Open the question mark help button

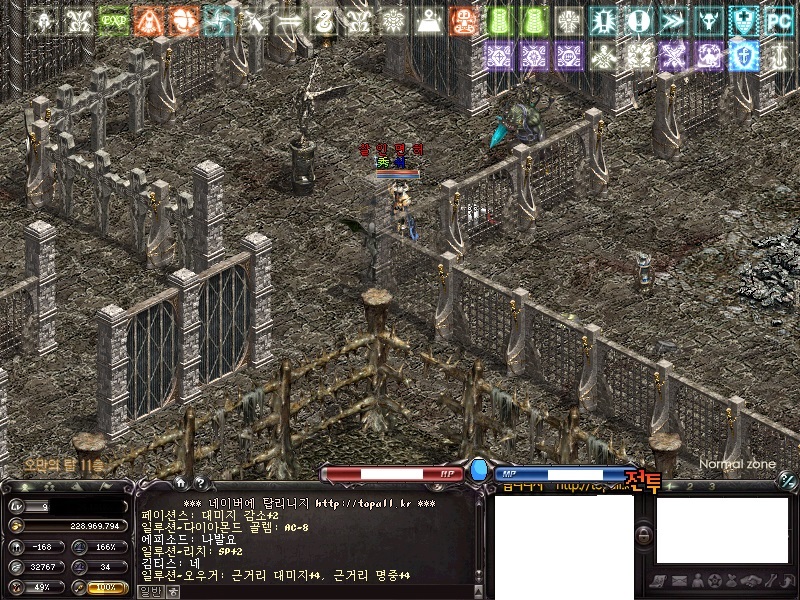click(x=199, y=482)
